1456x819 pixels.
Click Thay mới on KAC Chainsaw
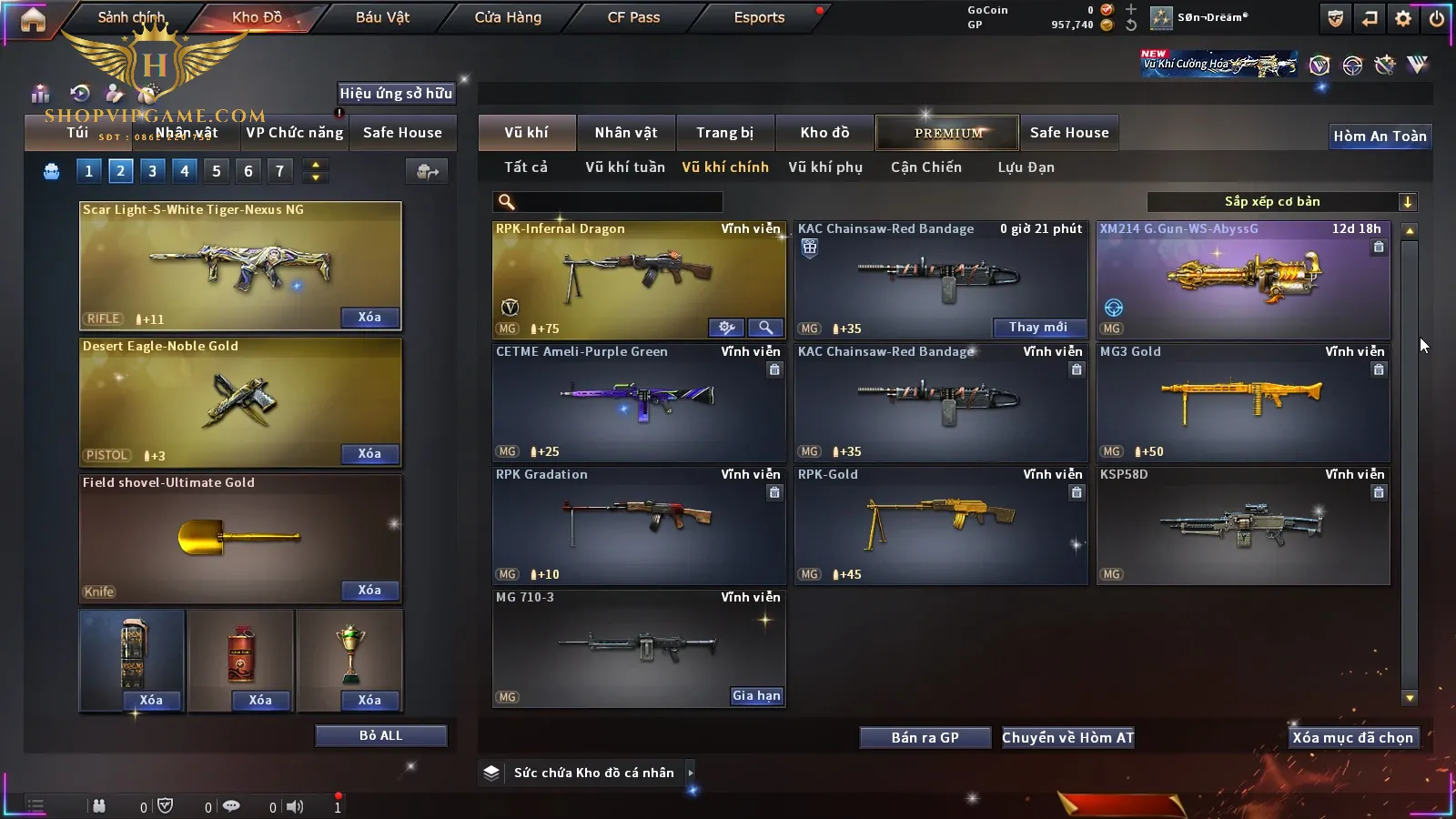click(1037, 328)
